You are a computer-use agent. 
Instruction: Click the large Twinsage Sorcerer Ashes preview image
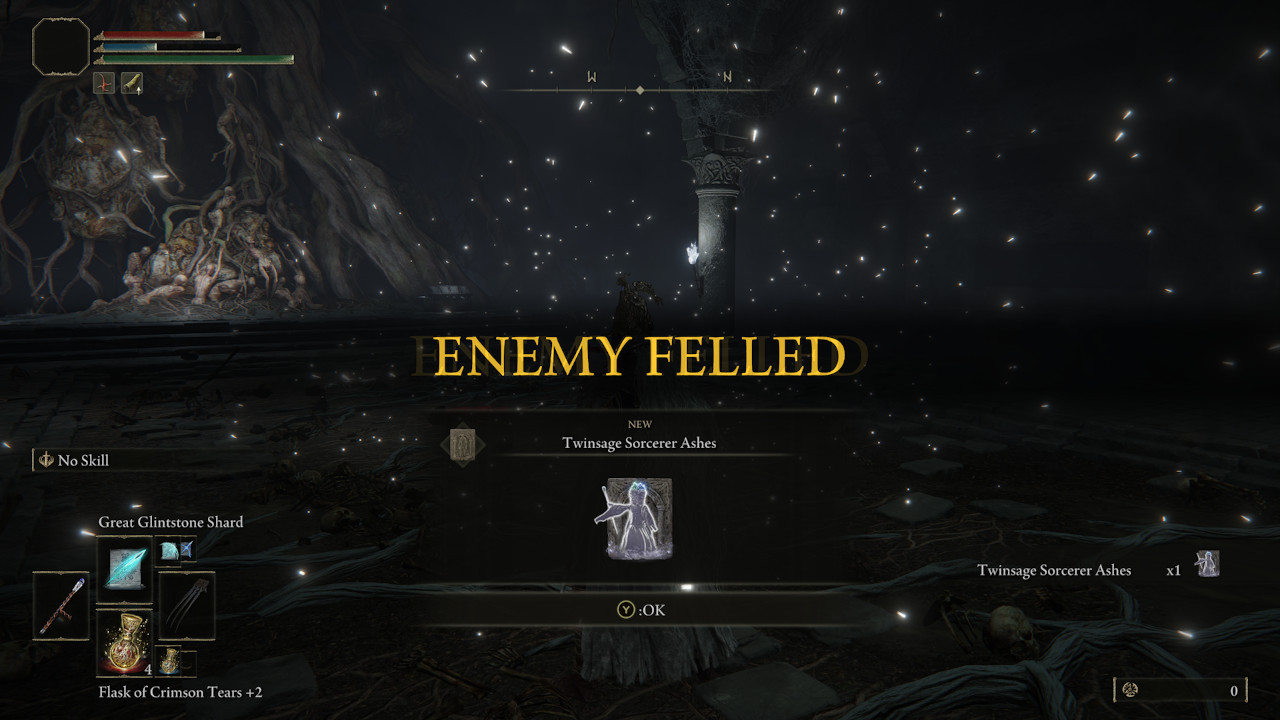(x=639, y=520)
